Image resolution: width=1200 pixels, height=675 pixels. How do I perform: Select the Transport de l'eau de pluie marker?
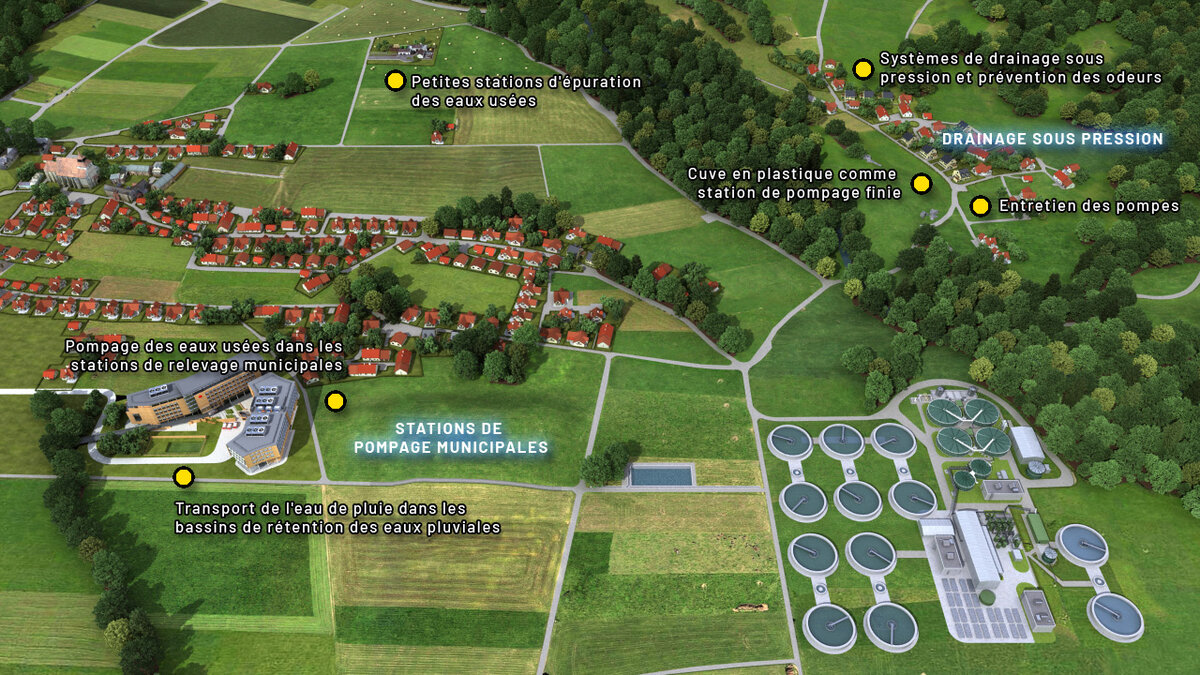(x=183, y=477)
